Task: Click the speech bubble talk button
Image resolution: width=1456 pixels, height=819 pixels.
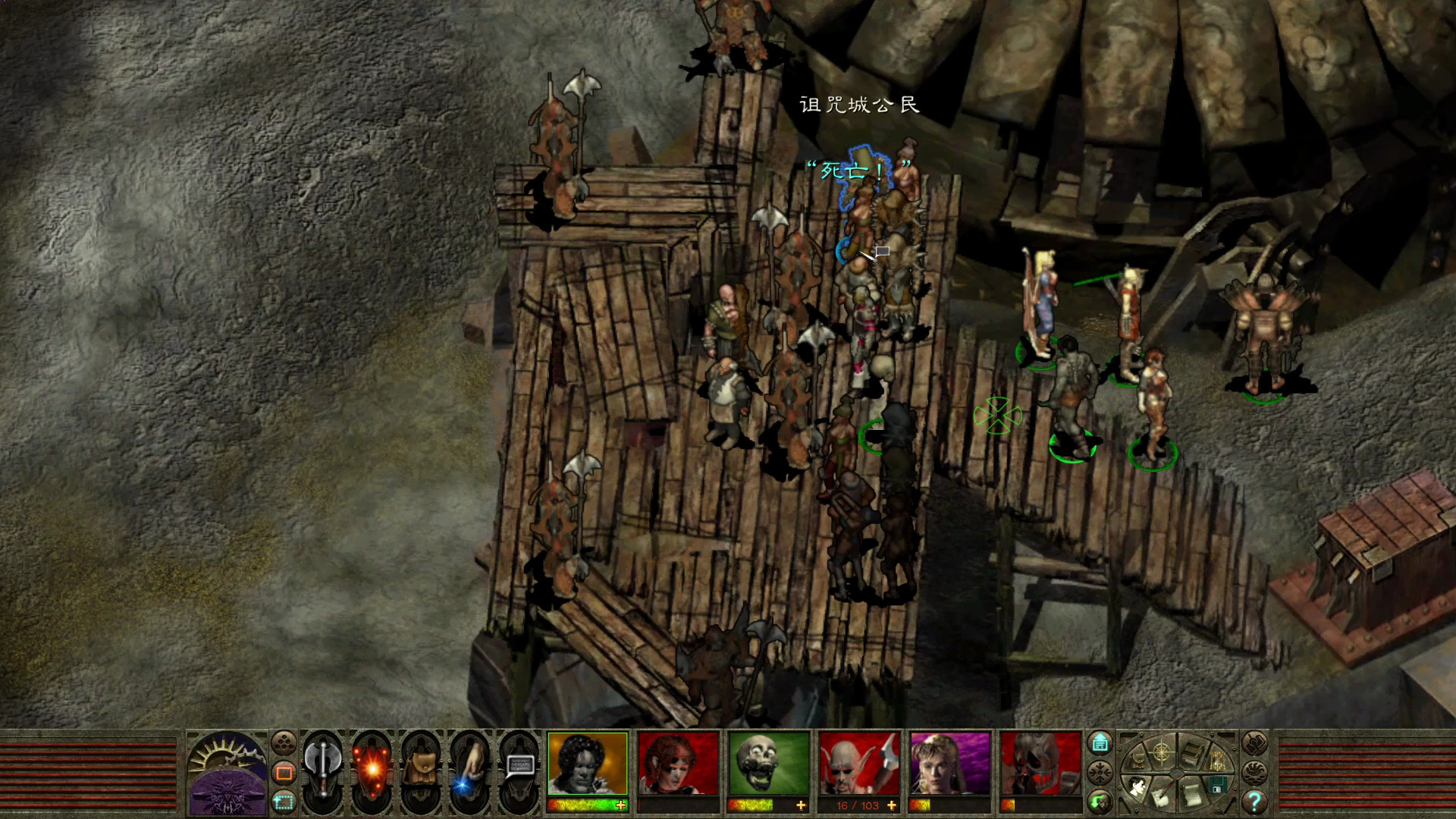Action: tap(519, 766)
